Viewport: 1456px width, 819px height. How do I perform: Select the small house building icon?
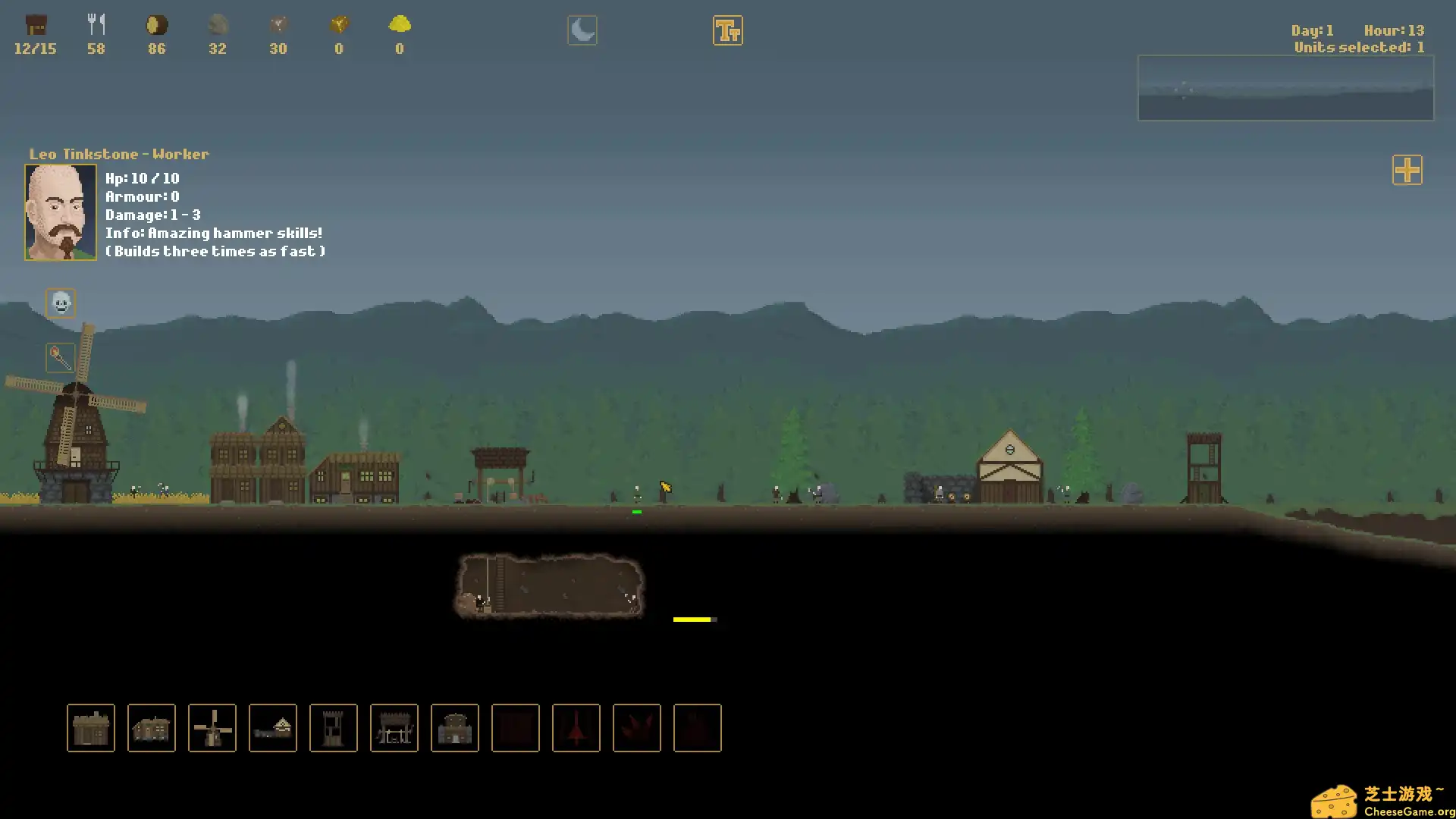pyautogui.click(x=91, y=728)
